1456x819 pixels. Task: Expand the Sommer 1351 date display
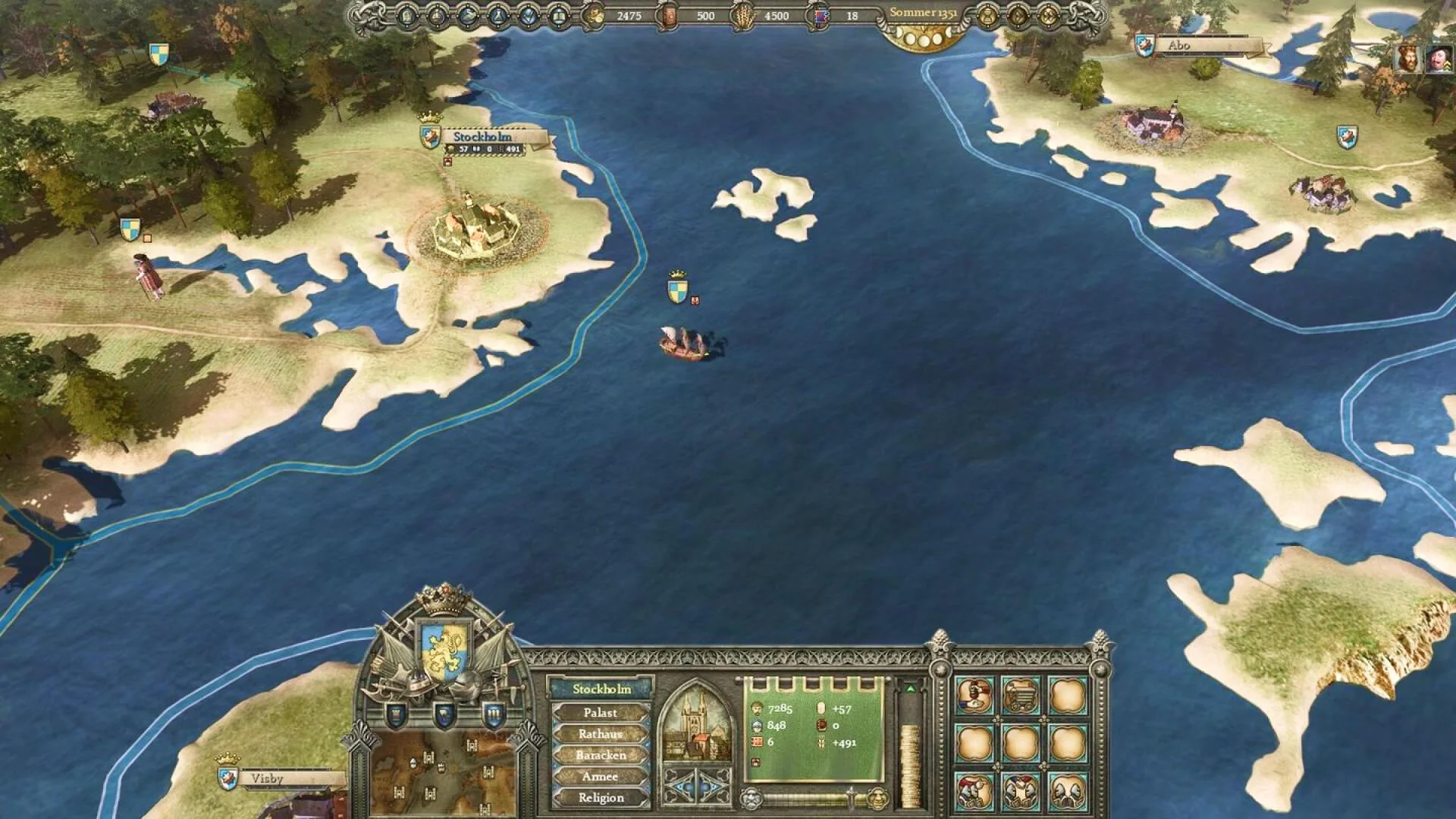click(926, 13)
